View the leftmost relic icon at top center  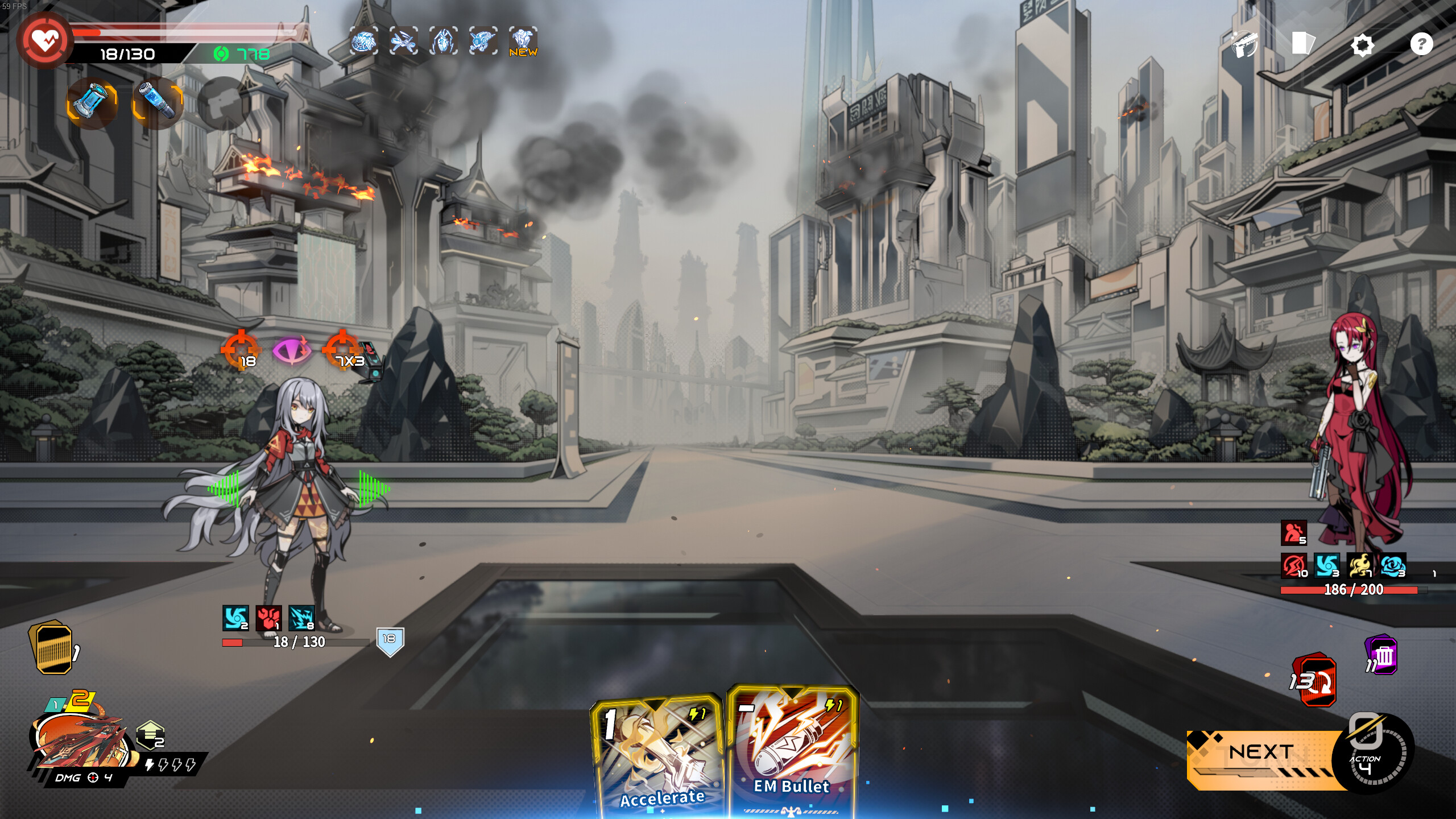[x=364, y=42]
